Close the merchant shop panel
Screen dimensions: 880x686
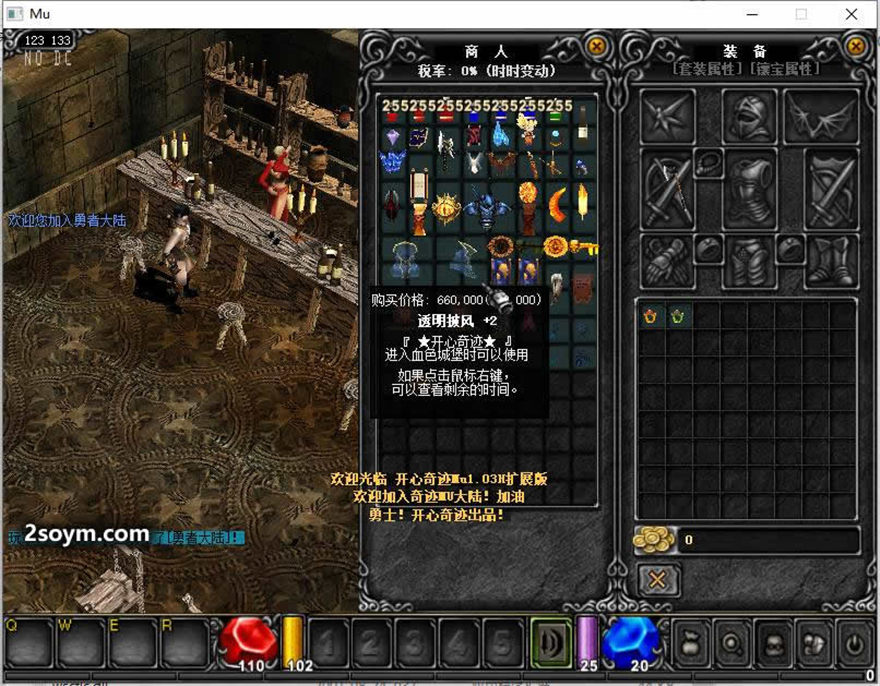(596, 46)
